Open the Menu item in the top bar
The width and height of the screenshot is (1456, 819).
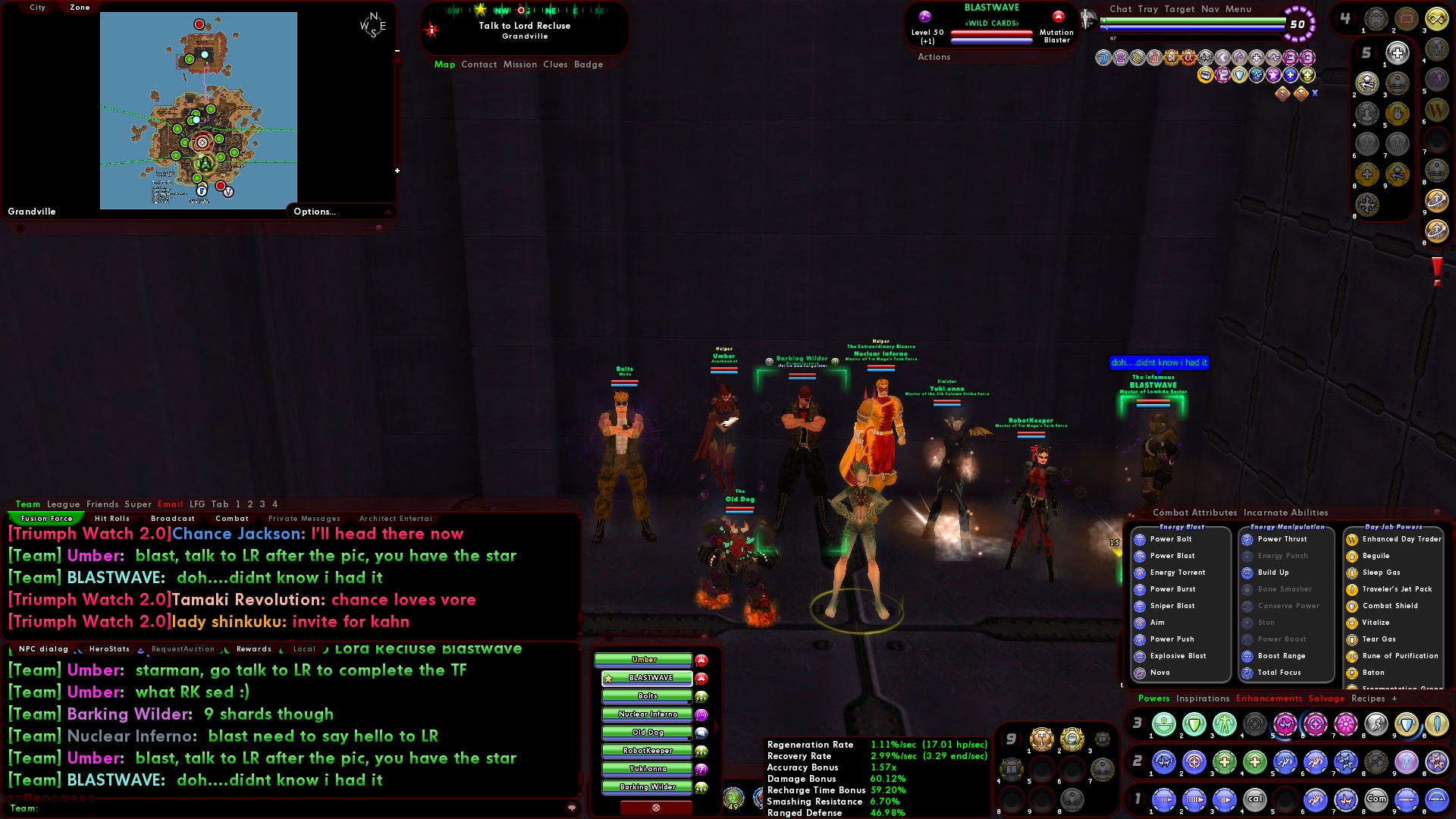click(x=1239, y=9)
